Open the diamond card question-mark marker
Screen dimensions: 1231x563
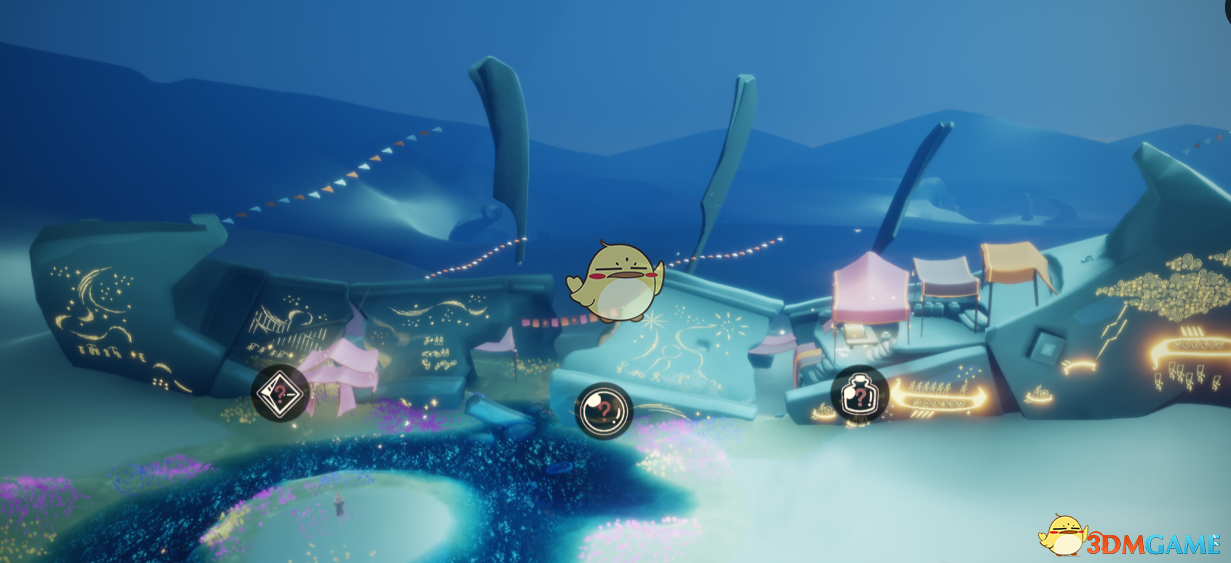point(279,394)
